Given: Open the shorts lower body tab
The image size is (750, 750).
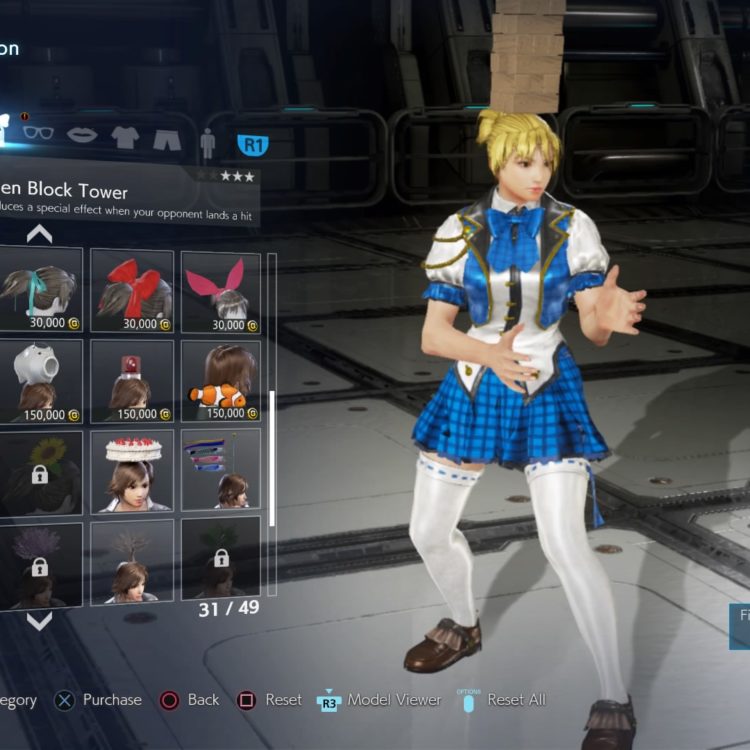Looking at the screenshot, I should coord(167,139).
